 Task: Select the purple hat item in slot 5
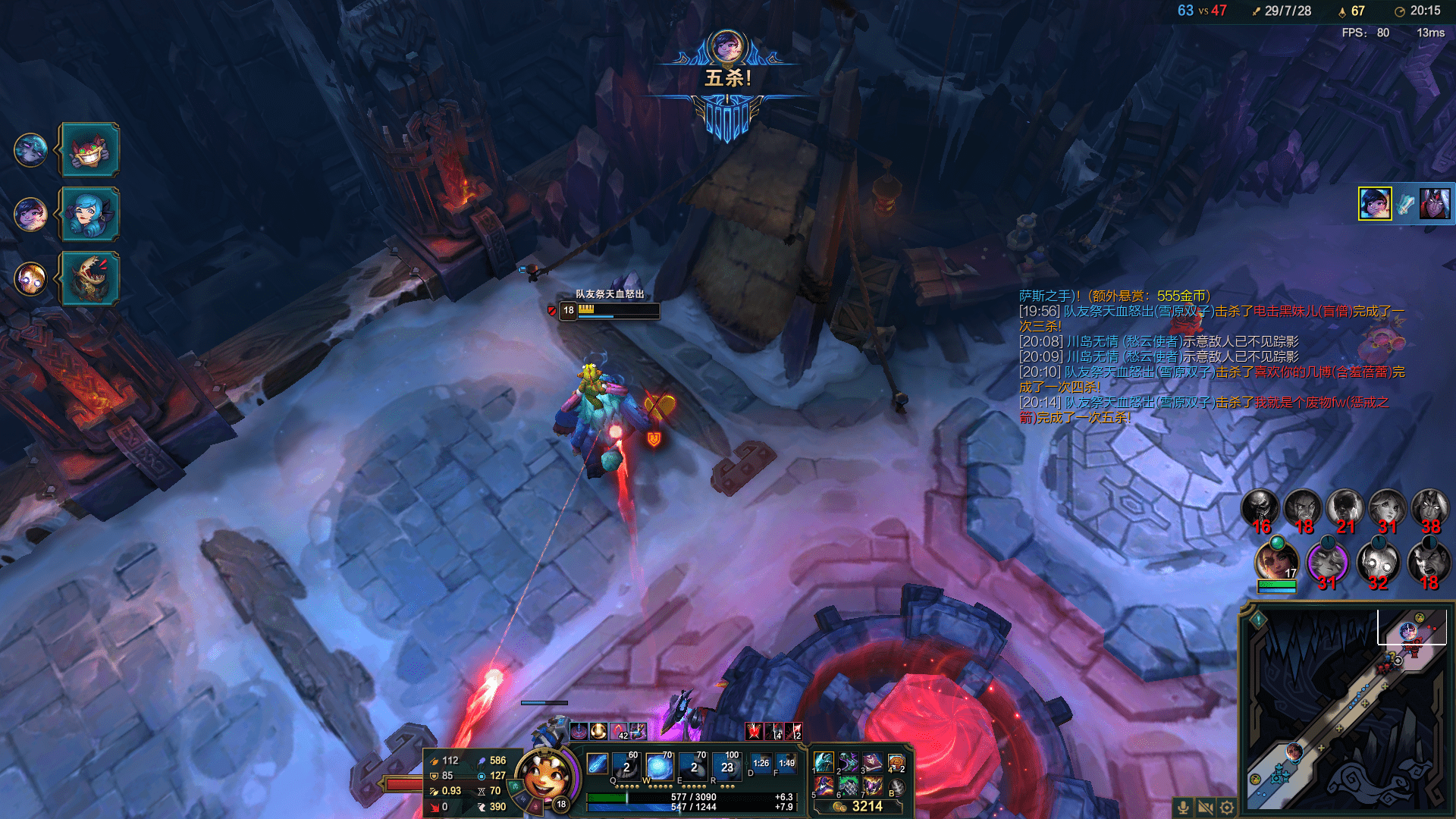point(824,786)
